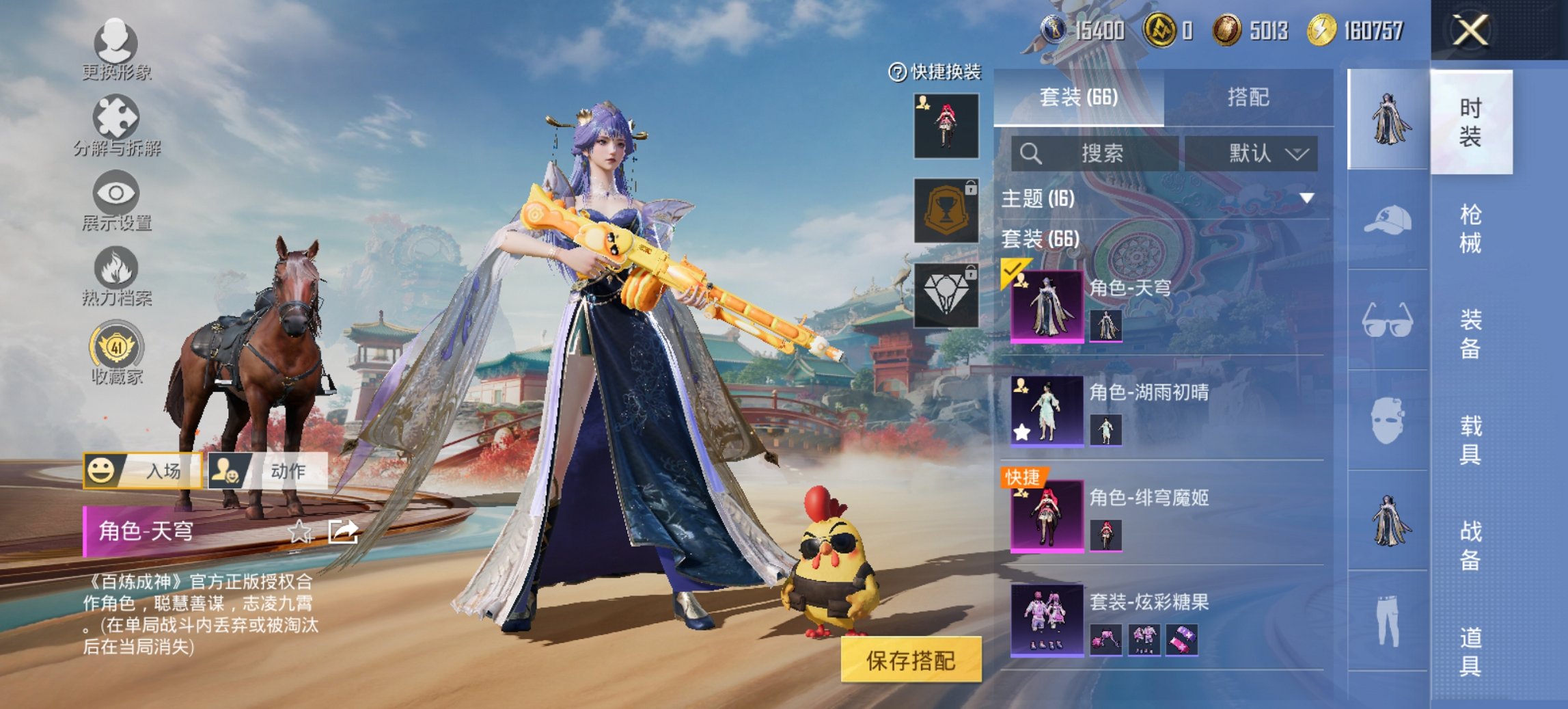Screen dimensions: 1568x709
Task: Open the 默认 sort dropdown
Action: tap(1252, 153)
